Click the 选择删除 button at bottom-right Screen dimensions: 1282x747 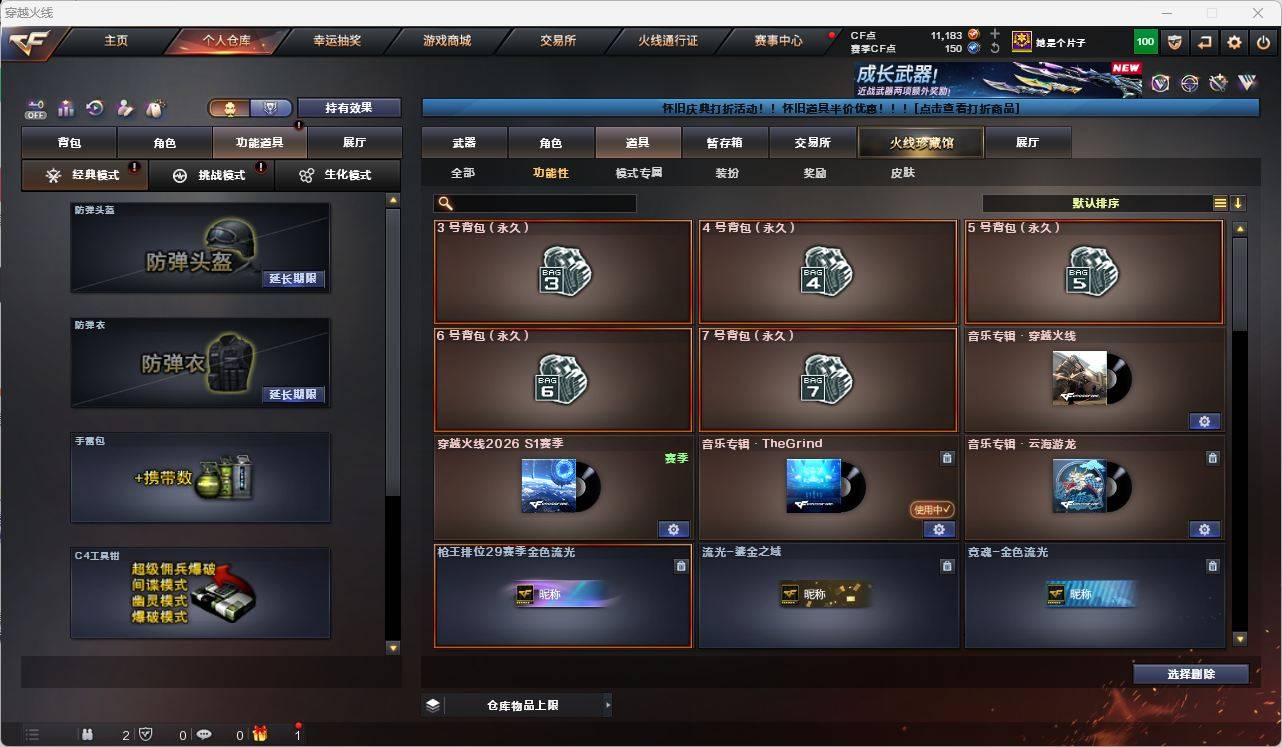[x=1190, y=674]
